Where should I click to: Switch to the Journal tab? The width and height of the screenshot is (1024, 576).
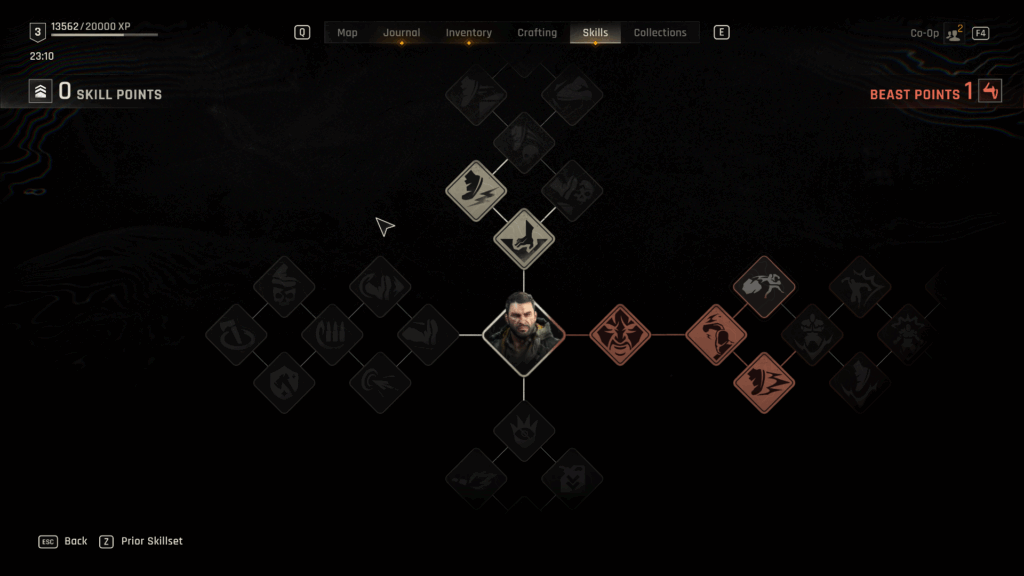pyautogui.click(x=401, y=33)
